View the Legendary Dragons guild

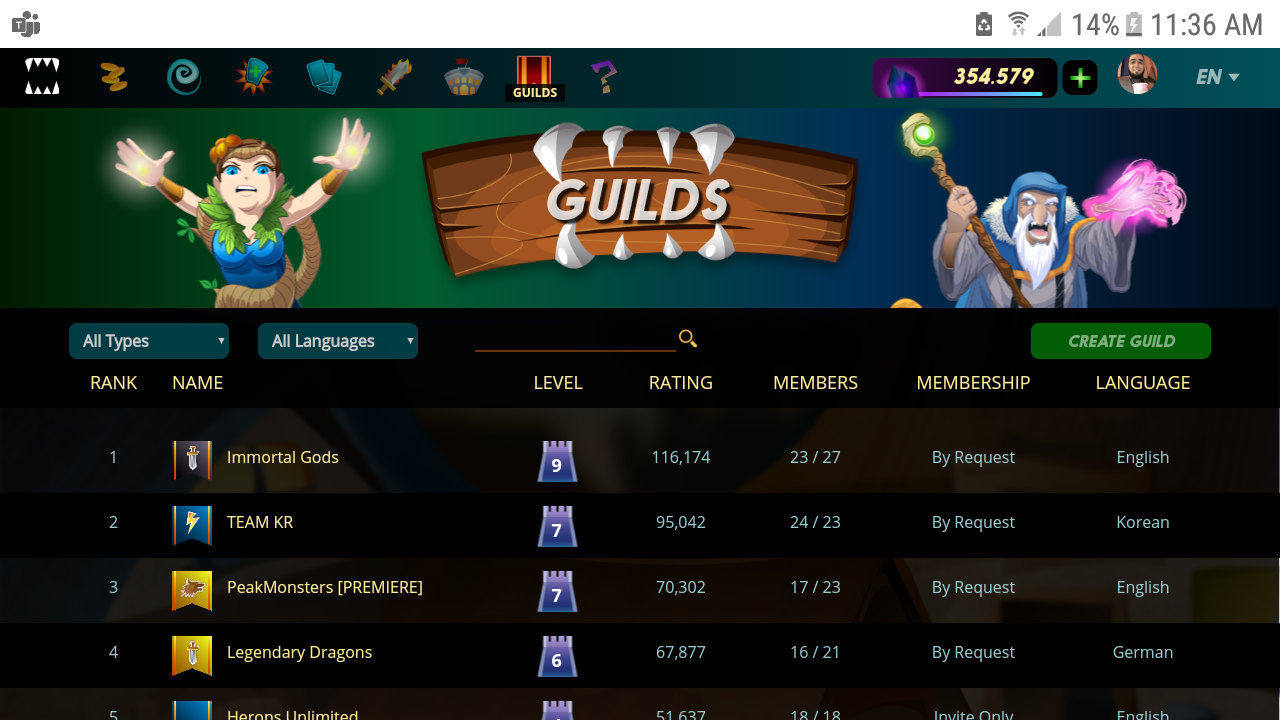(299, 652)
